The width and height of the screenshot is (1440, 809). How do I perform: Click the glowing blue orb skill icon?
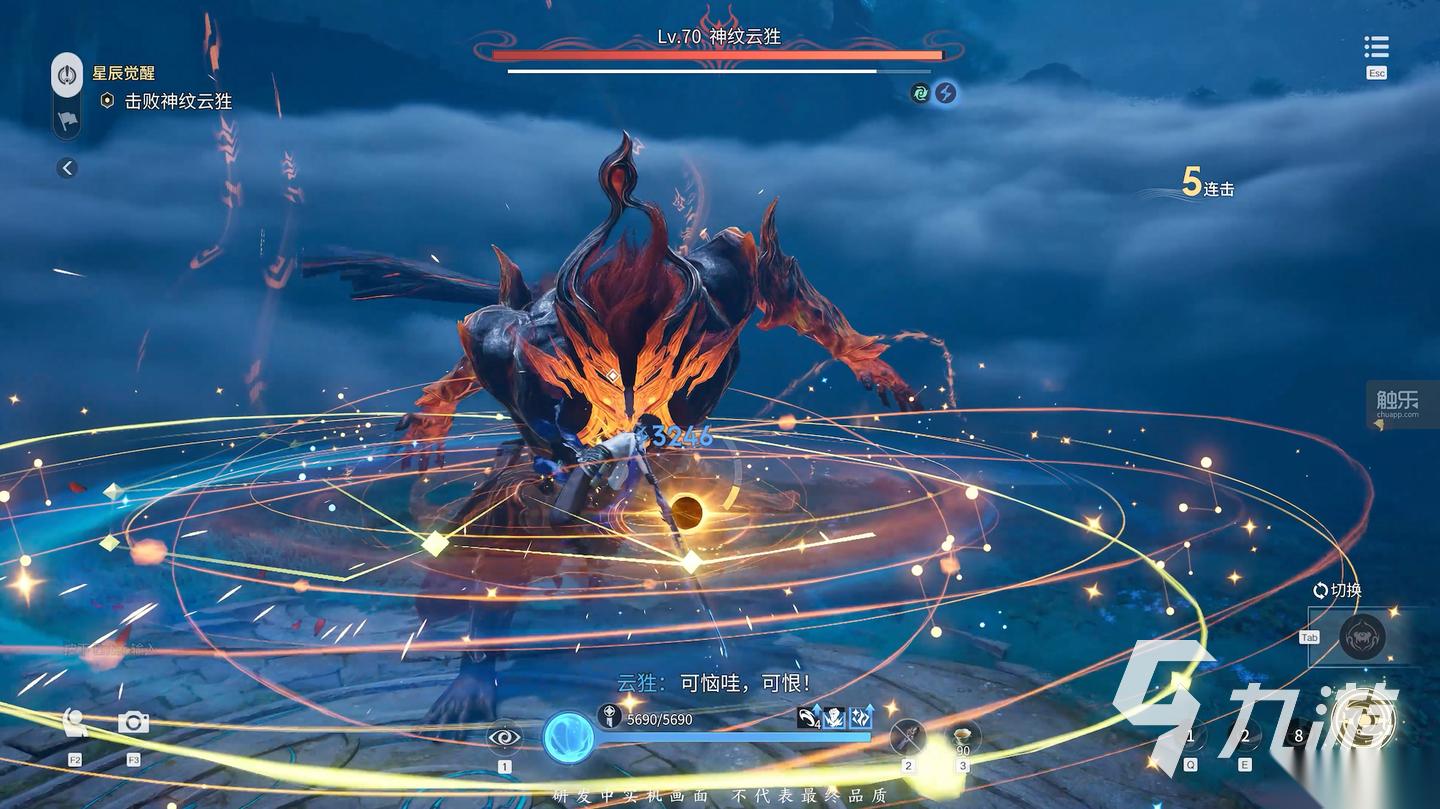click(x=568, y=738)
